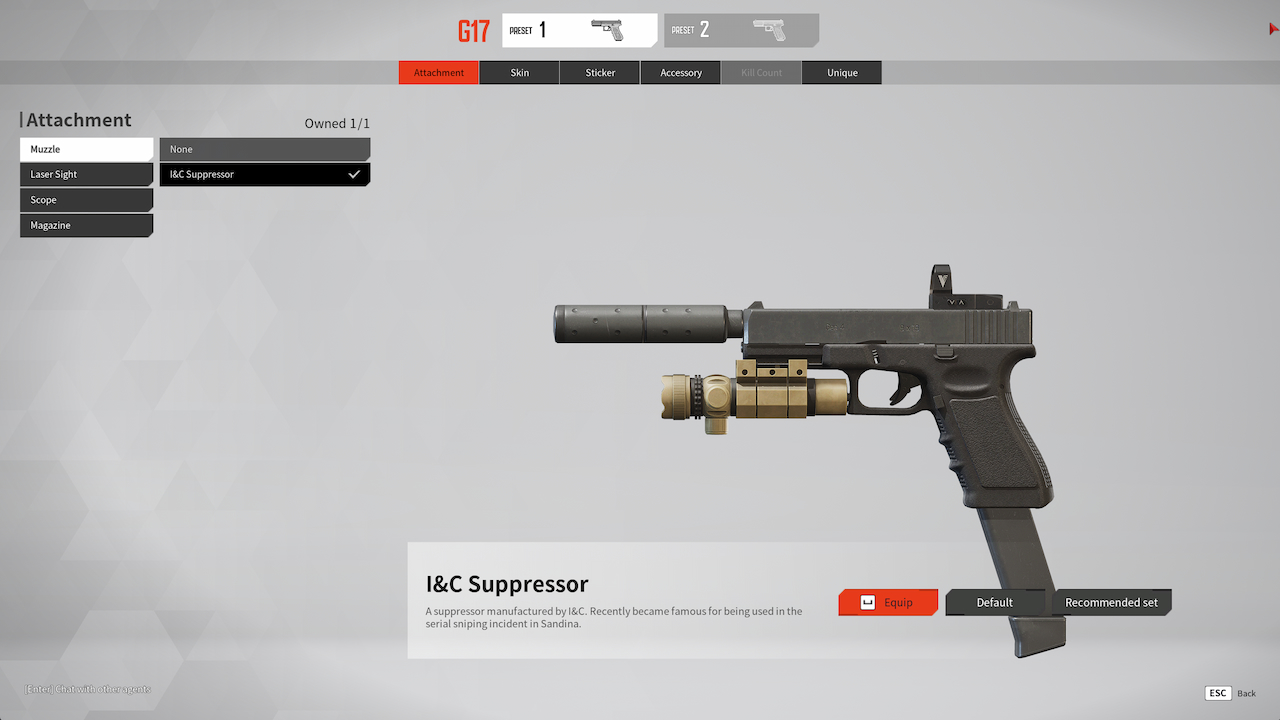Choose the Laser Sight category
This screenshot has height=720, width=1280.
(x=86, y=174)
